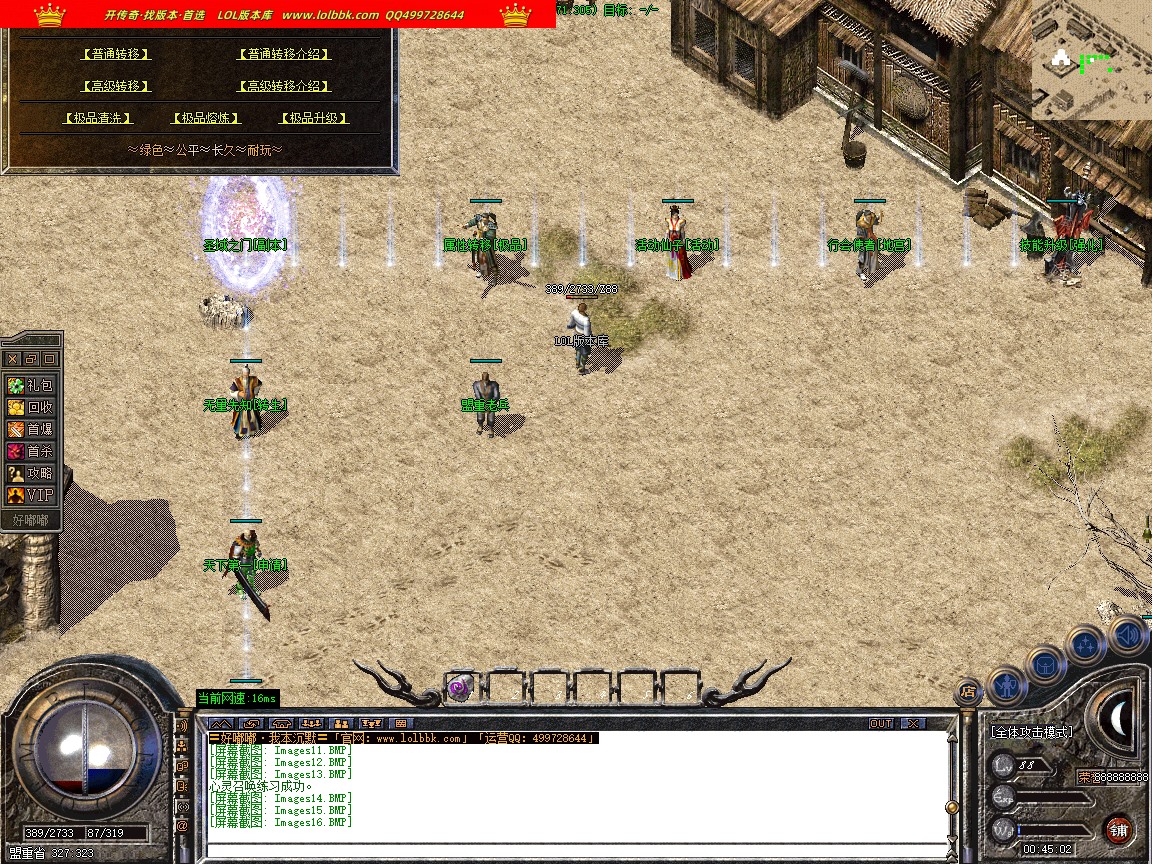1152x864 pixels.
Task: Show the 首杀 first-kill panel
Action: click(30, 451)
